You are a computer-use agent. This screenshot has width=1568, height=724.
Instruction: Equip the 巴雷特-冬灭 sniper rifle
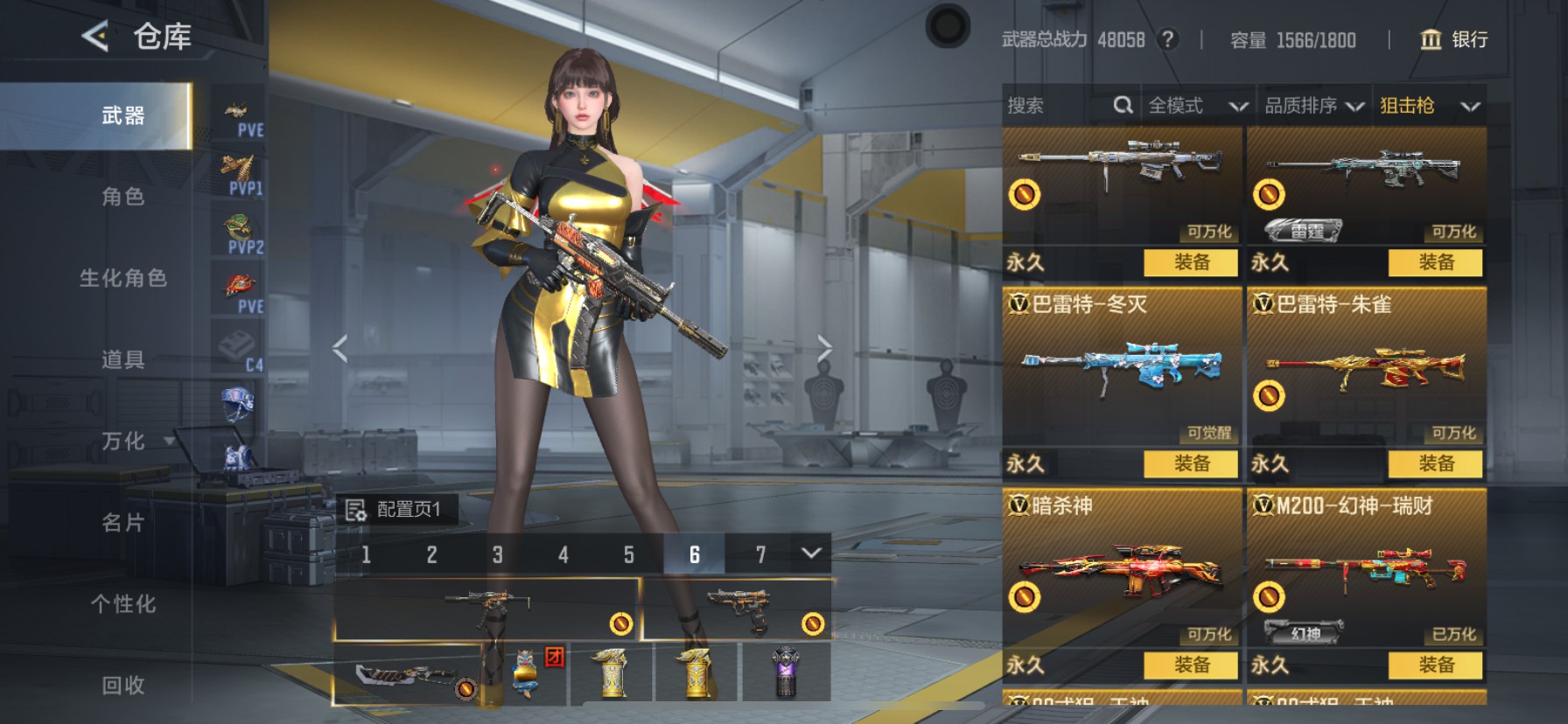[1191, 463]
